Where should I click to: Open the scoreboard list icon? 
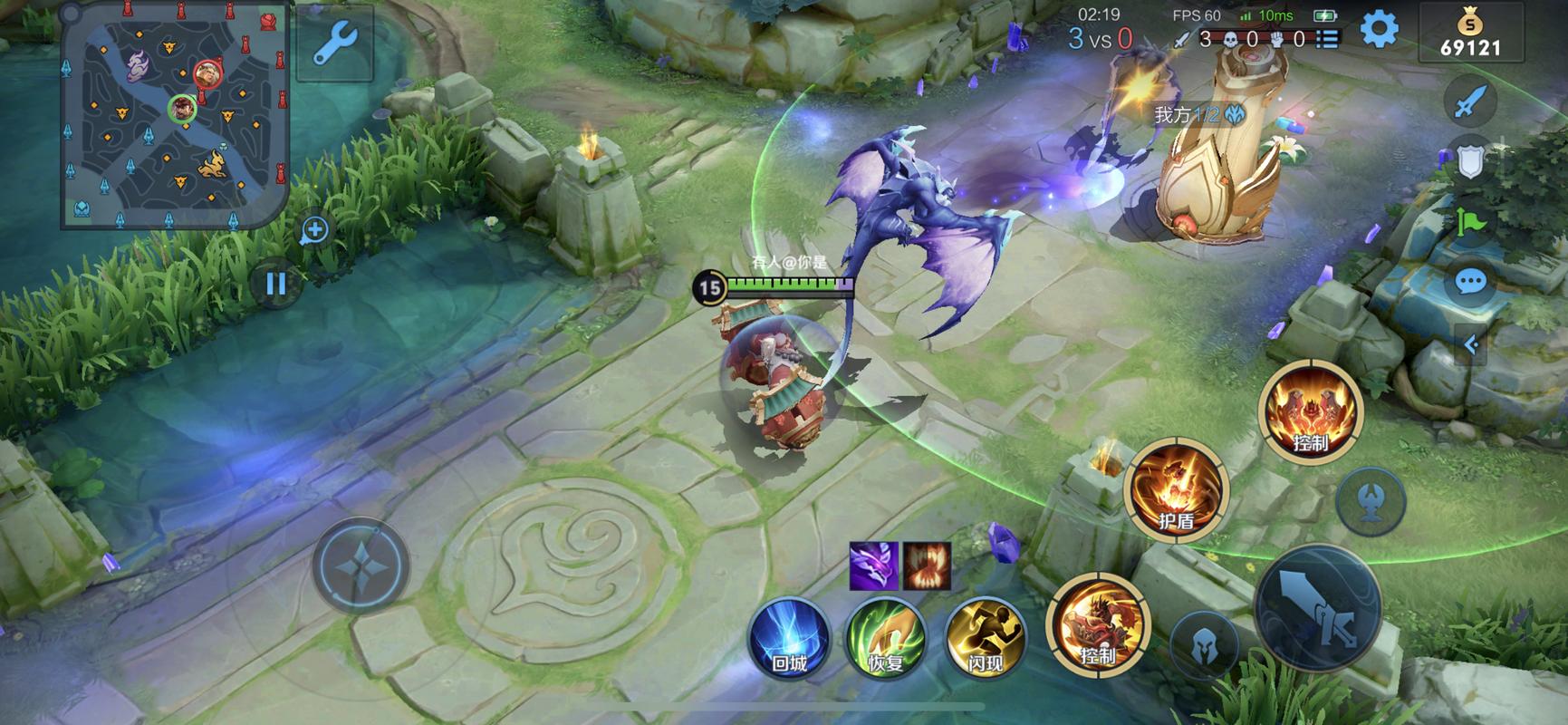pos(1327,39)
